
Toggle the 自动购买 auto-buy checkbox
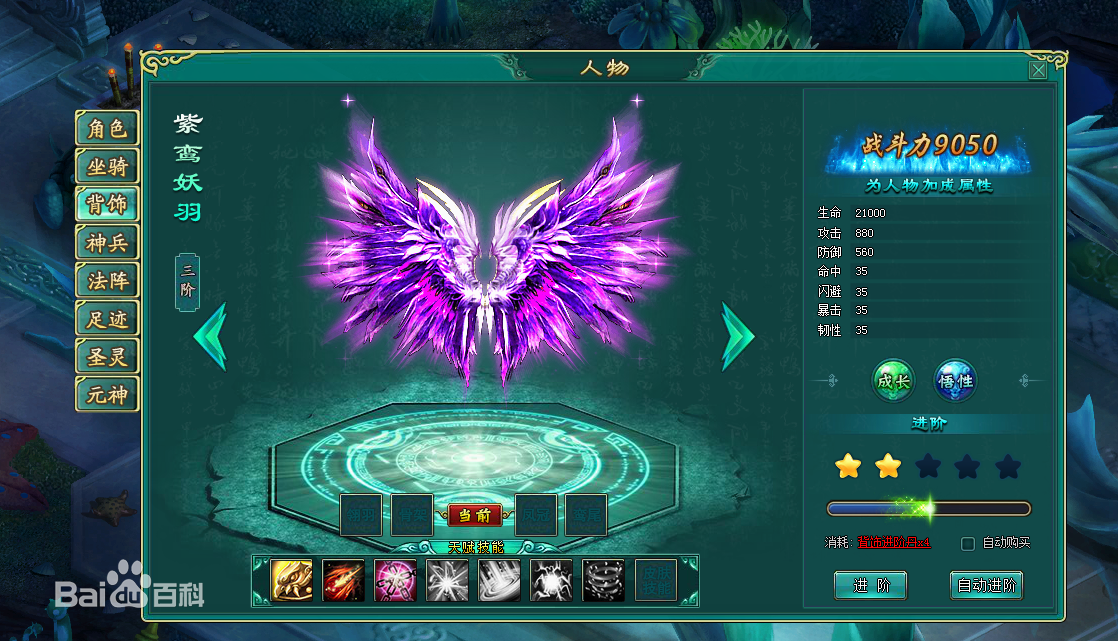pyautogui.click(x=967, y=543)
